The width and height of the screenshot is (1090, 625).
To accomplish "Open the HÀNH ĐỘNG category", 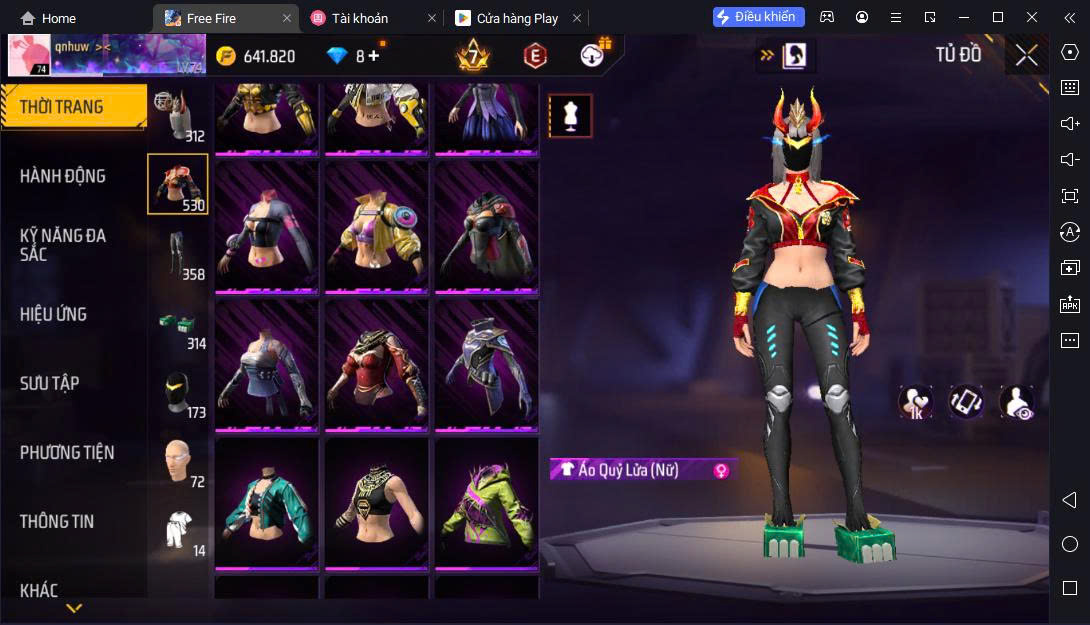I will tap(63, 176).
